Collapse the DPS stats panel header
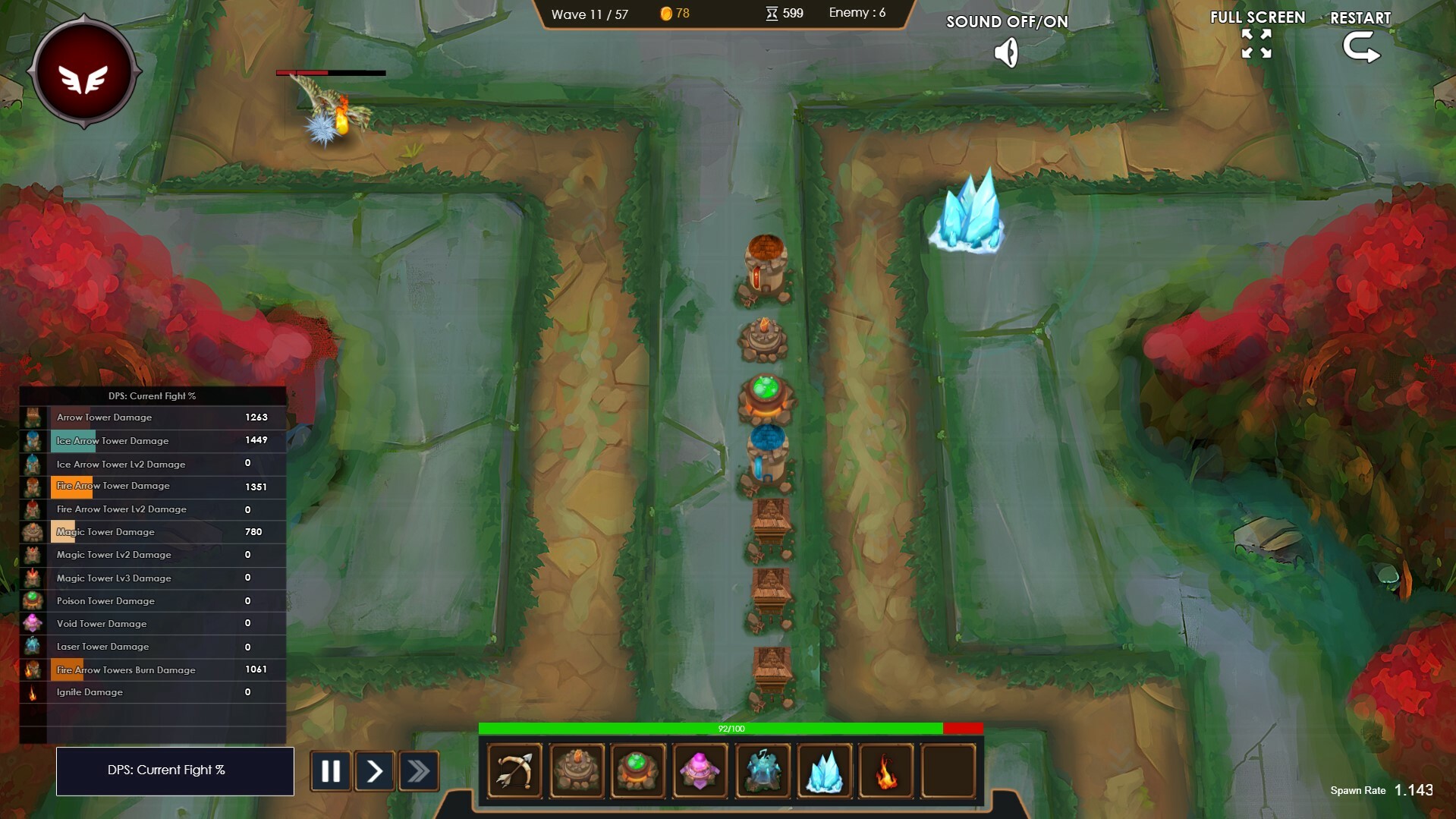1456x819 pixels. point(152,395)
